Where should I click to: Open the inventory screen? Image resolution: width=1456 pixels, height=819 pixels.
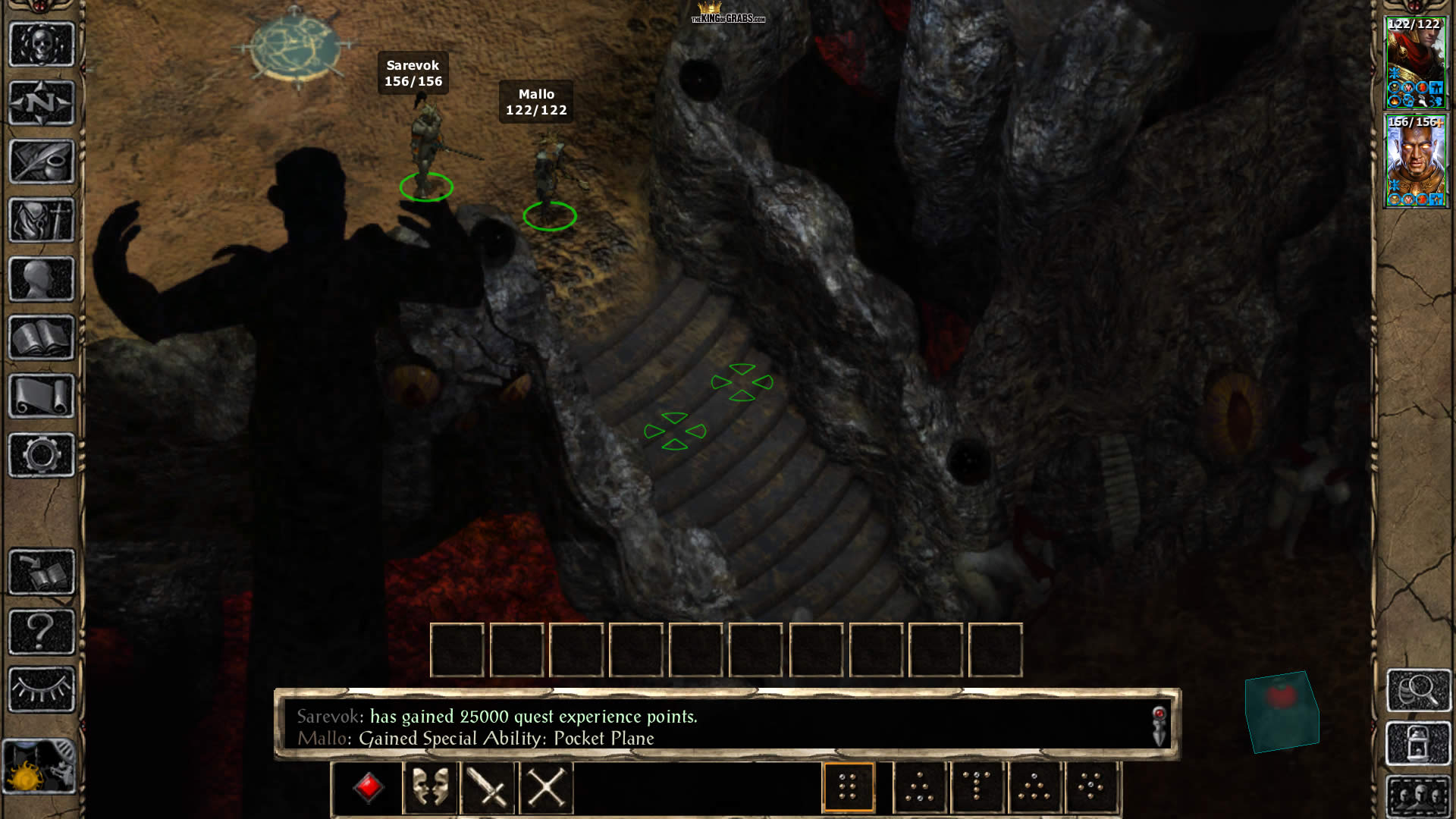point(42,220)
